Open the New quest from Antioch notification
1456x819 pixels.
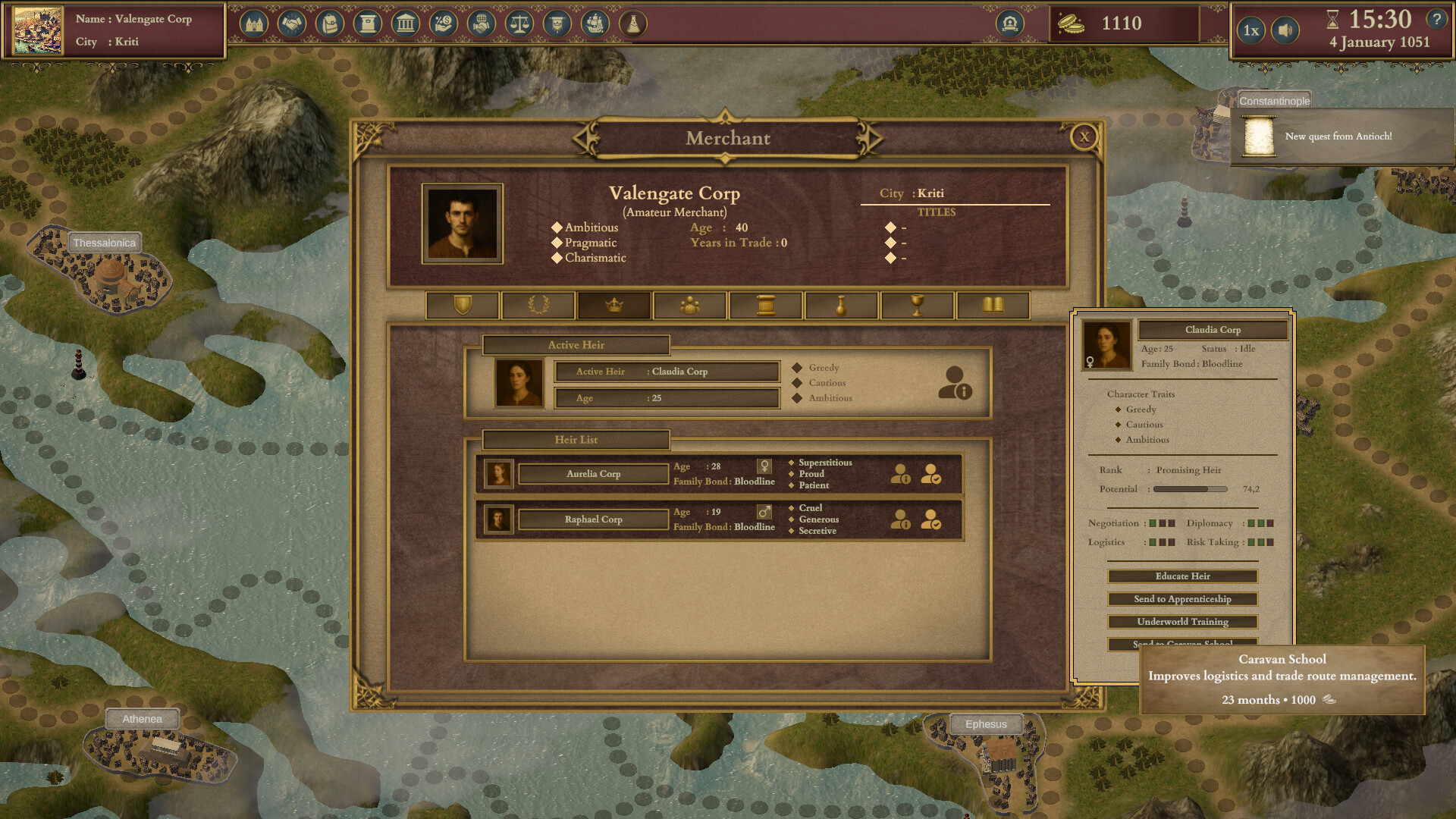[x=1338, y=136]
